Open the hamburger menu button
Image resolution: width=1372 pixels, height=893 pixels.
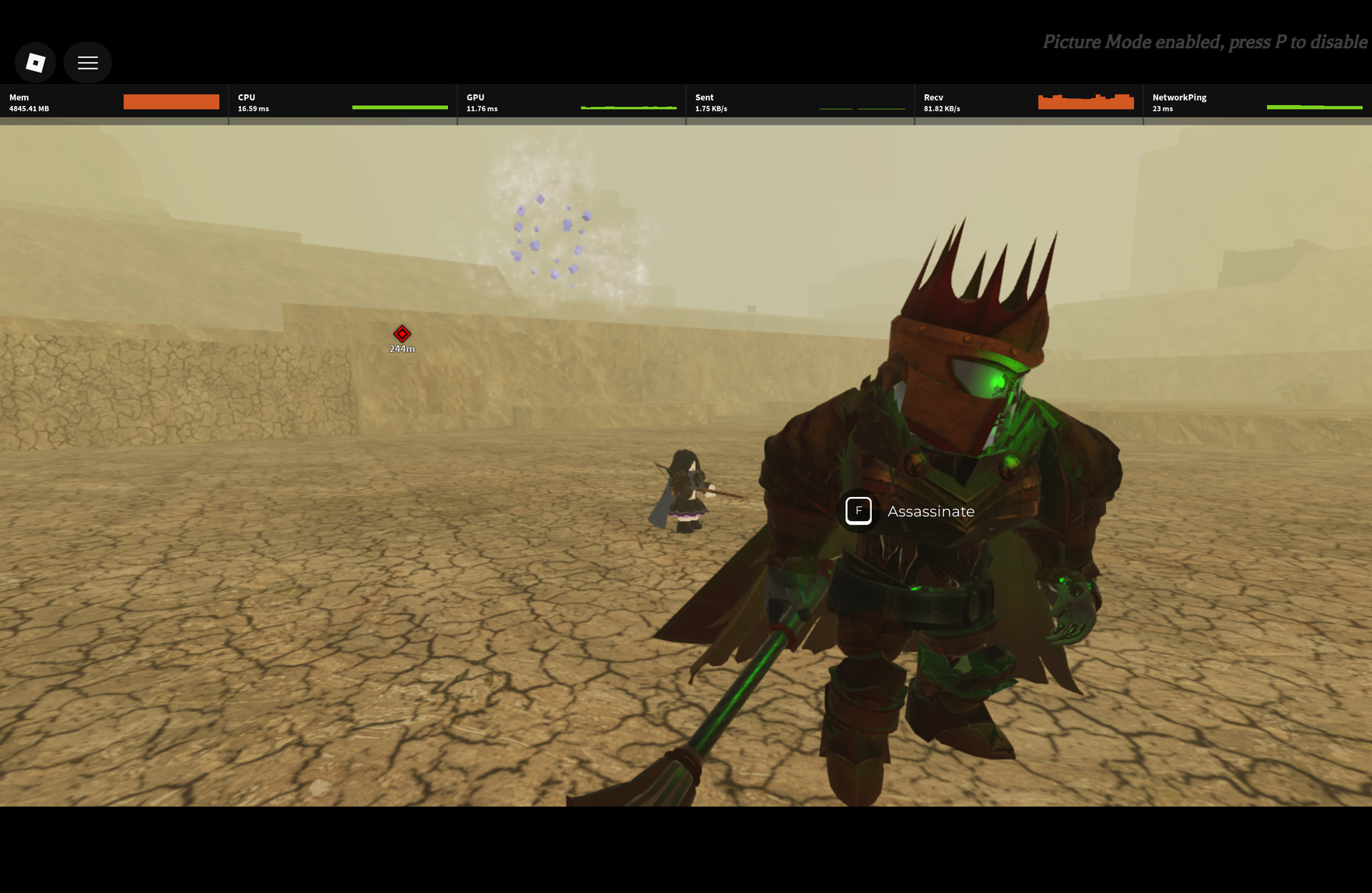pyautogui.click(x=87, y=63)
